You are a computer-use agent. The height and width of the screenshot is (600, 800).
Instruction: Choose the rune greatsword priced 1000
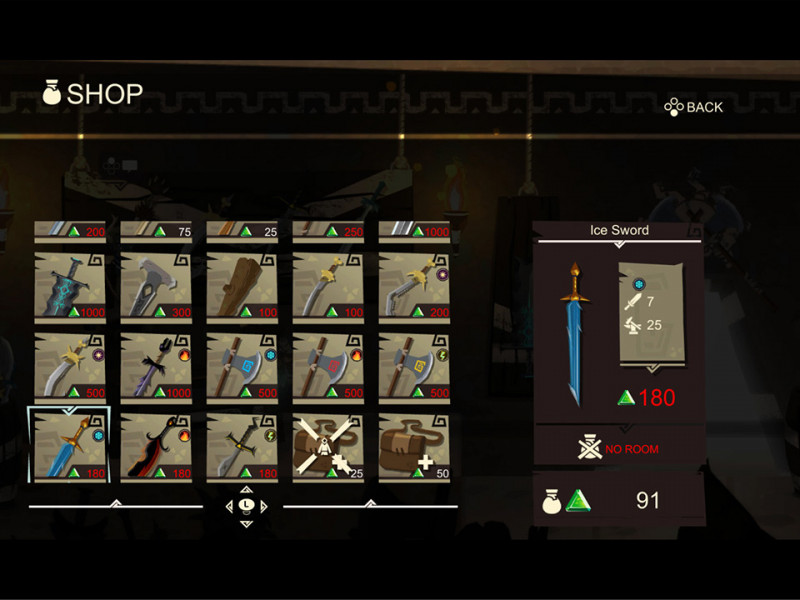(70, 285)
